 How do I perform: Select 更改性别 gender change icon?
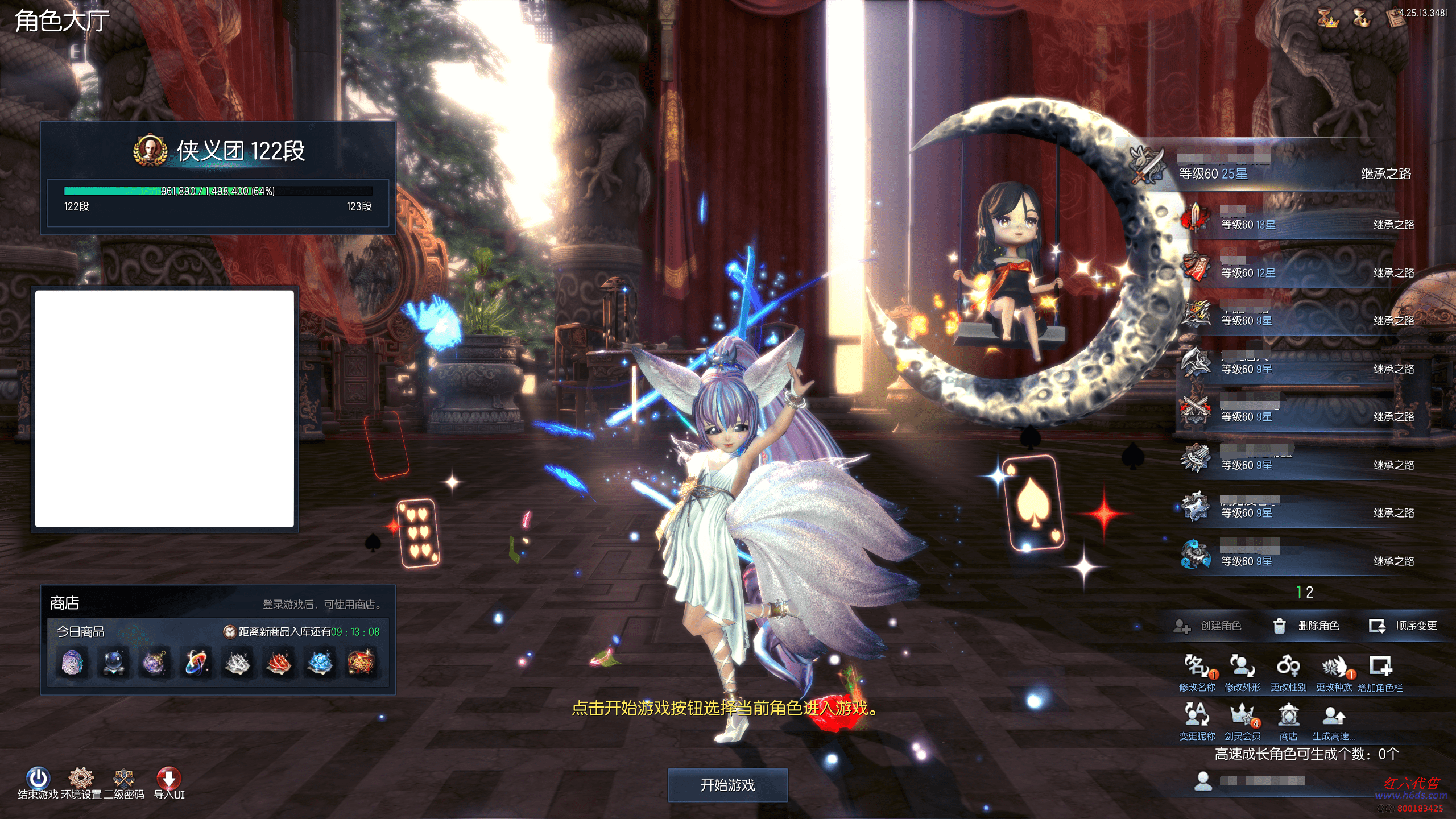coord(1288,667)
